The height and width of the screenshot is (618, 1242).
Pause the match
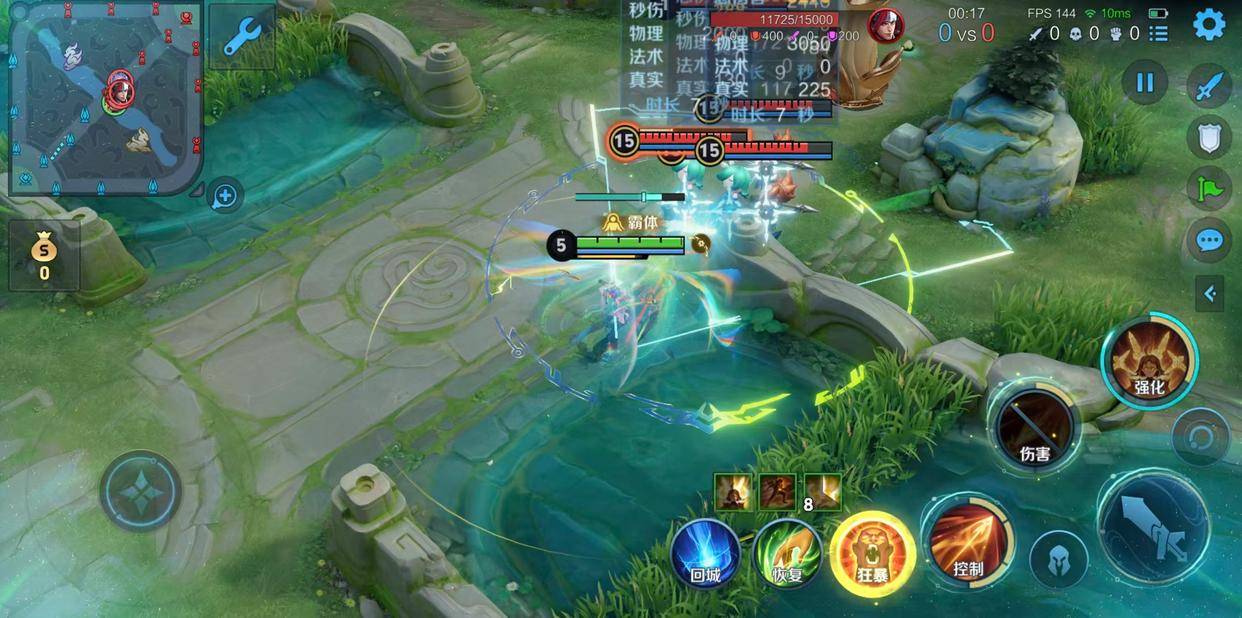coord(1145,82)
